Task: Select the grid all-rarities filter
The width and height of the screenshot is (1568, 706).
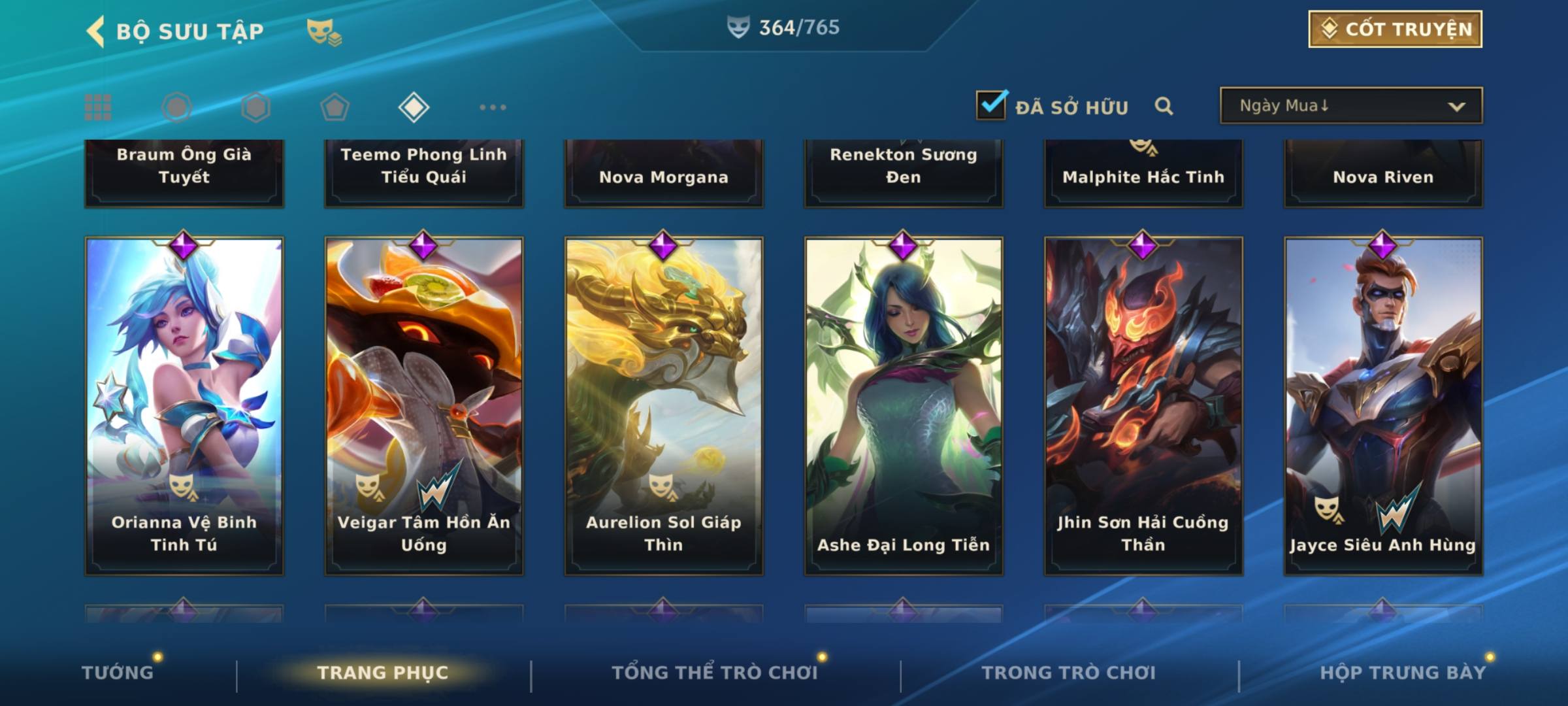Action: pos(98,107)
